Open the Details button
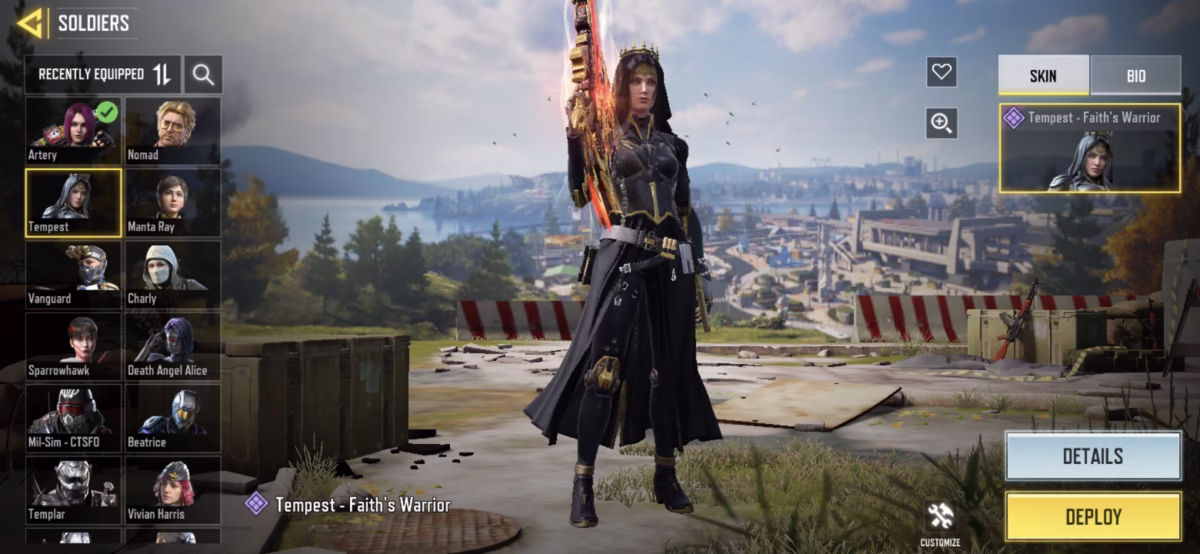The image size is (1200, 554). (1092, 456)
